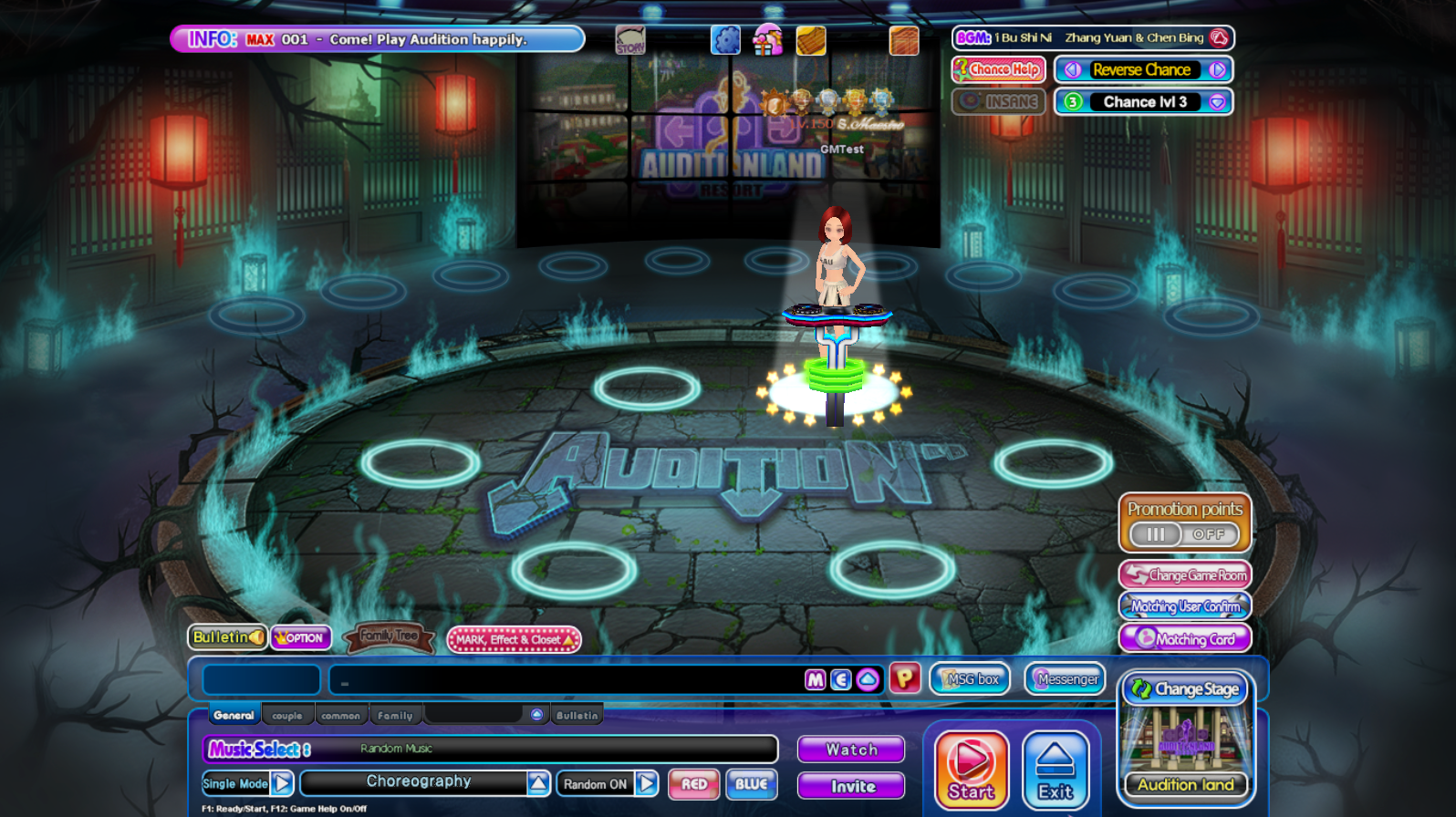
Task: Toggle the Promotion points switch
Action: [x=1184, y=534]
